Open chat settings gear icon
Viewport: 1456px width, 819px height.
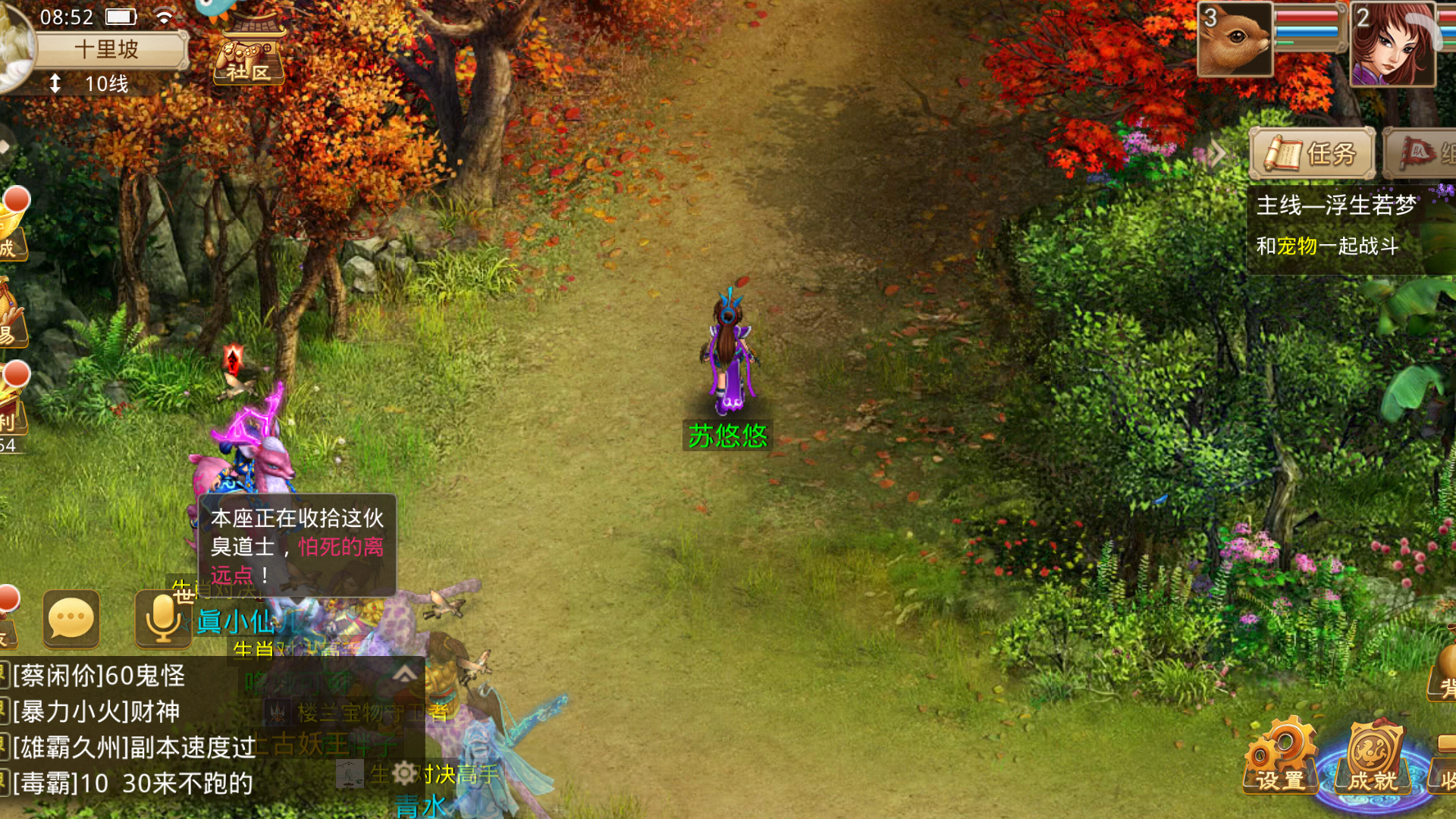point(404,773)
